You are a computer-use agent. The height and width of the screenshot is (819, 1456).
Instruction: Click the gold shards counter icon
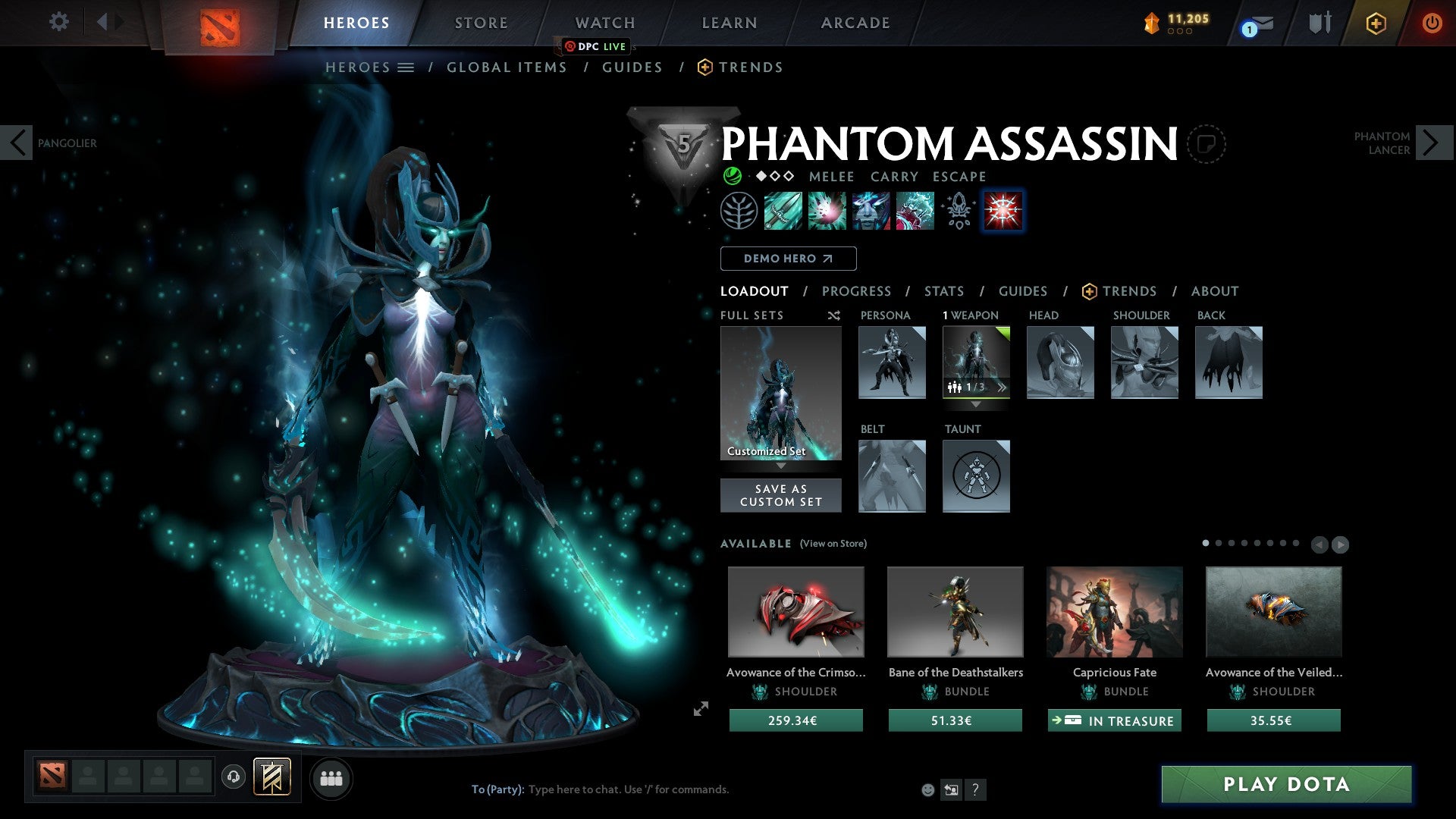click(x=1152, y=22)
